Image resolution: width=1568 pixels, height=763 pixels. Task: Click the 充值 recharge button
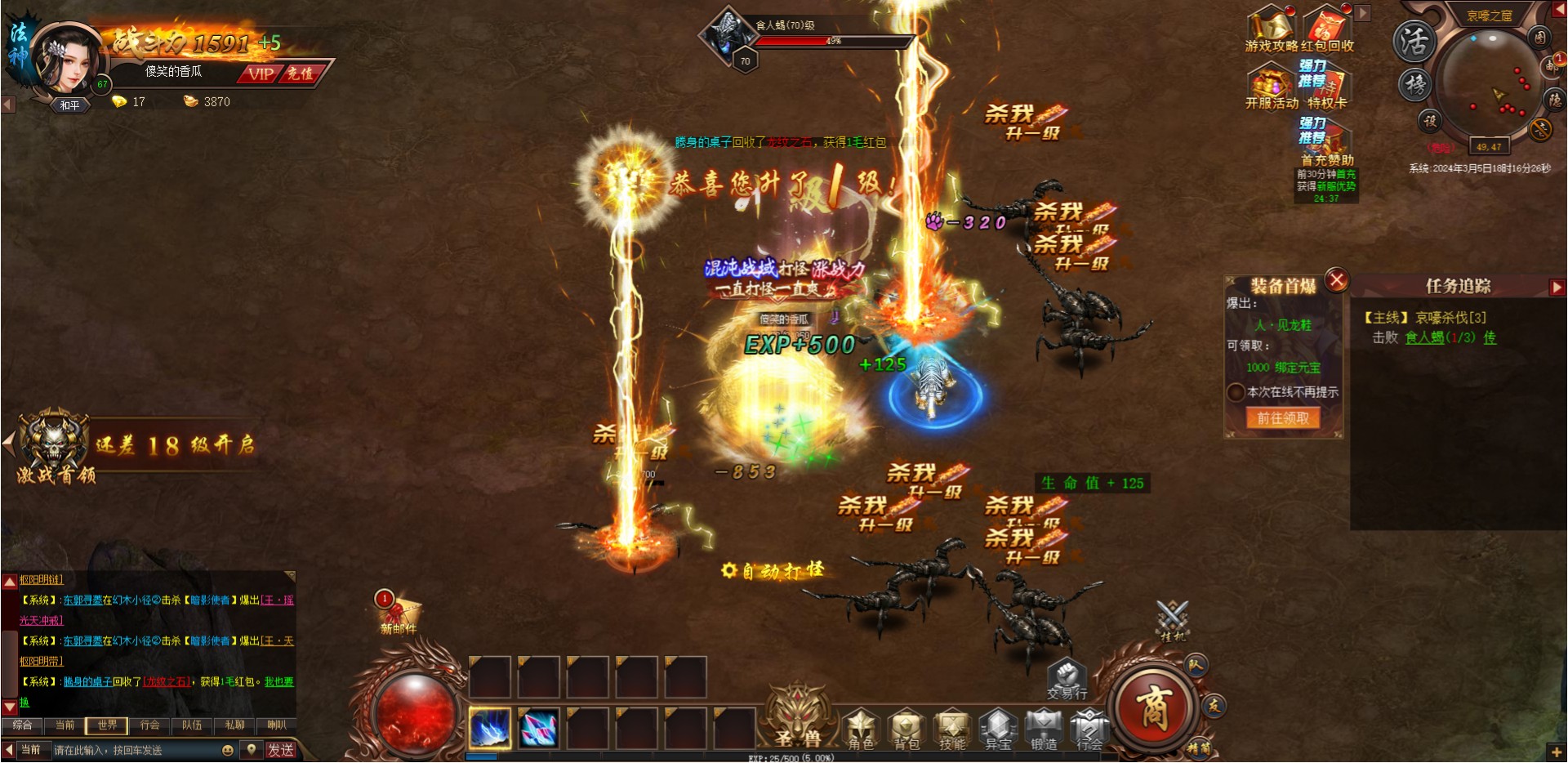click(300, 74)
